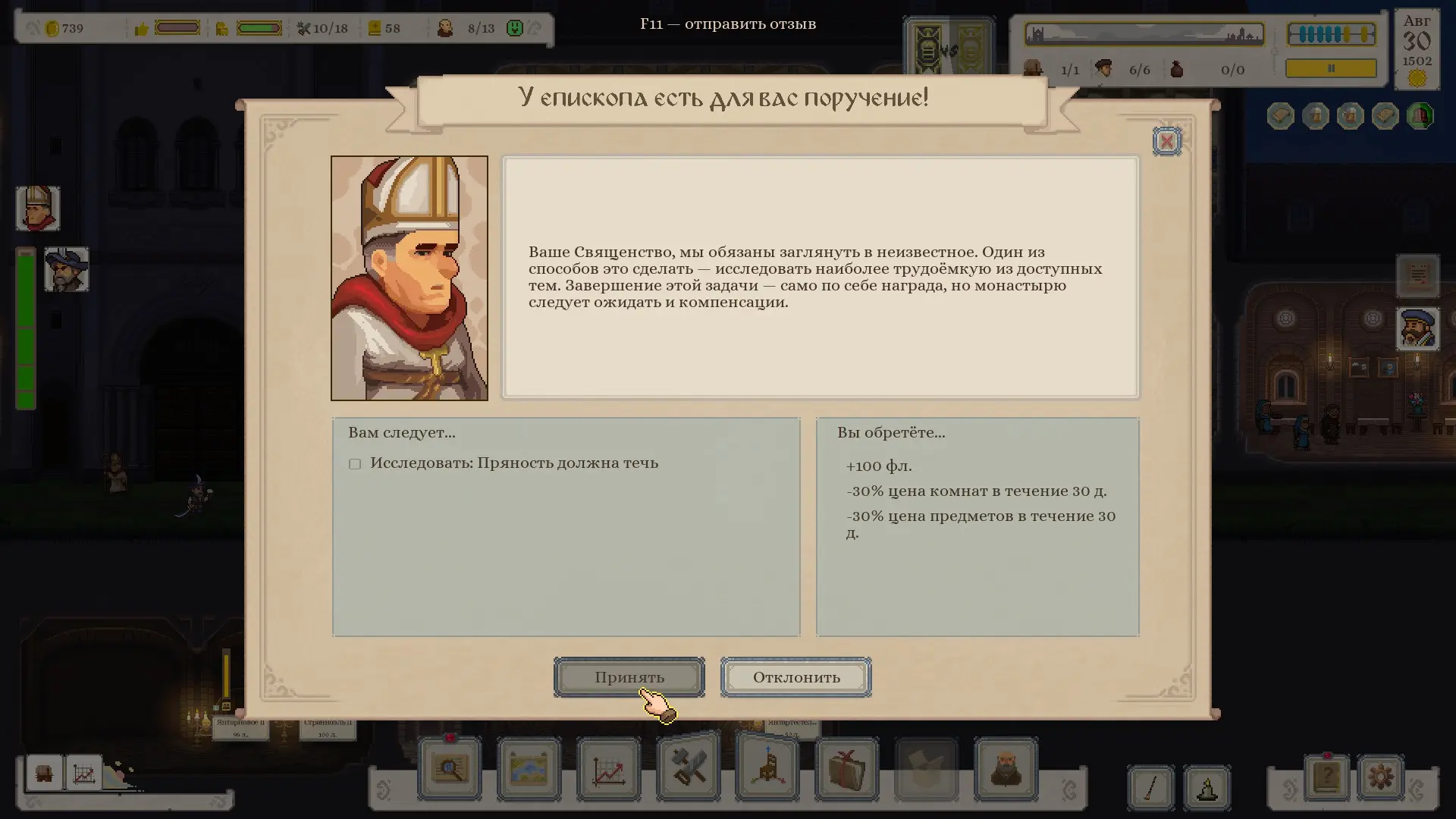Open the chair furniture placement menu
Viewport: 1456px width, 819px height.
point(767,767)
